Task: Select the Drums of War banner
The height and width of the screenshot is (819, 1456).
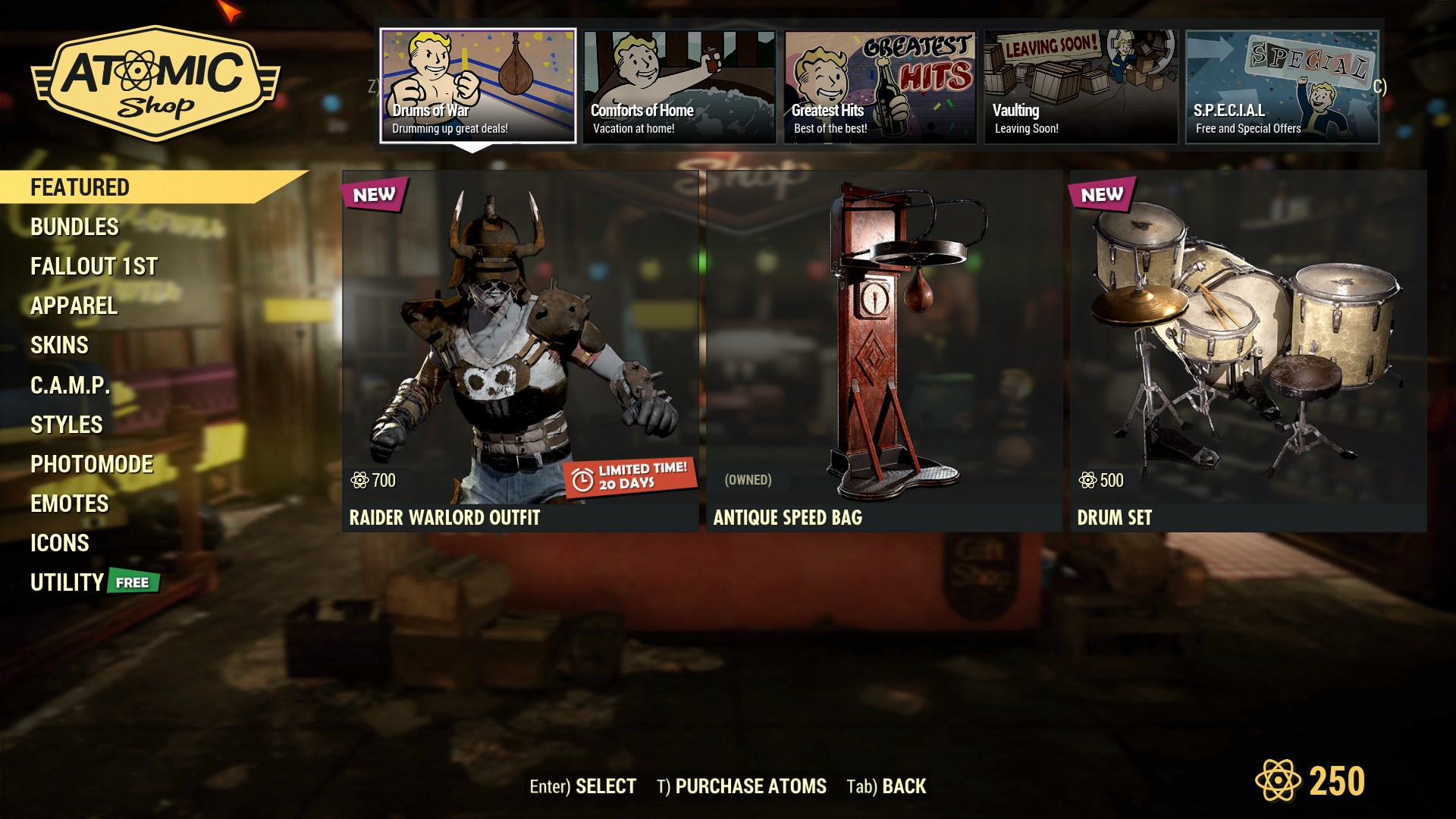Action: coord(478,86)
